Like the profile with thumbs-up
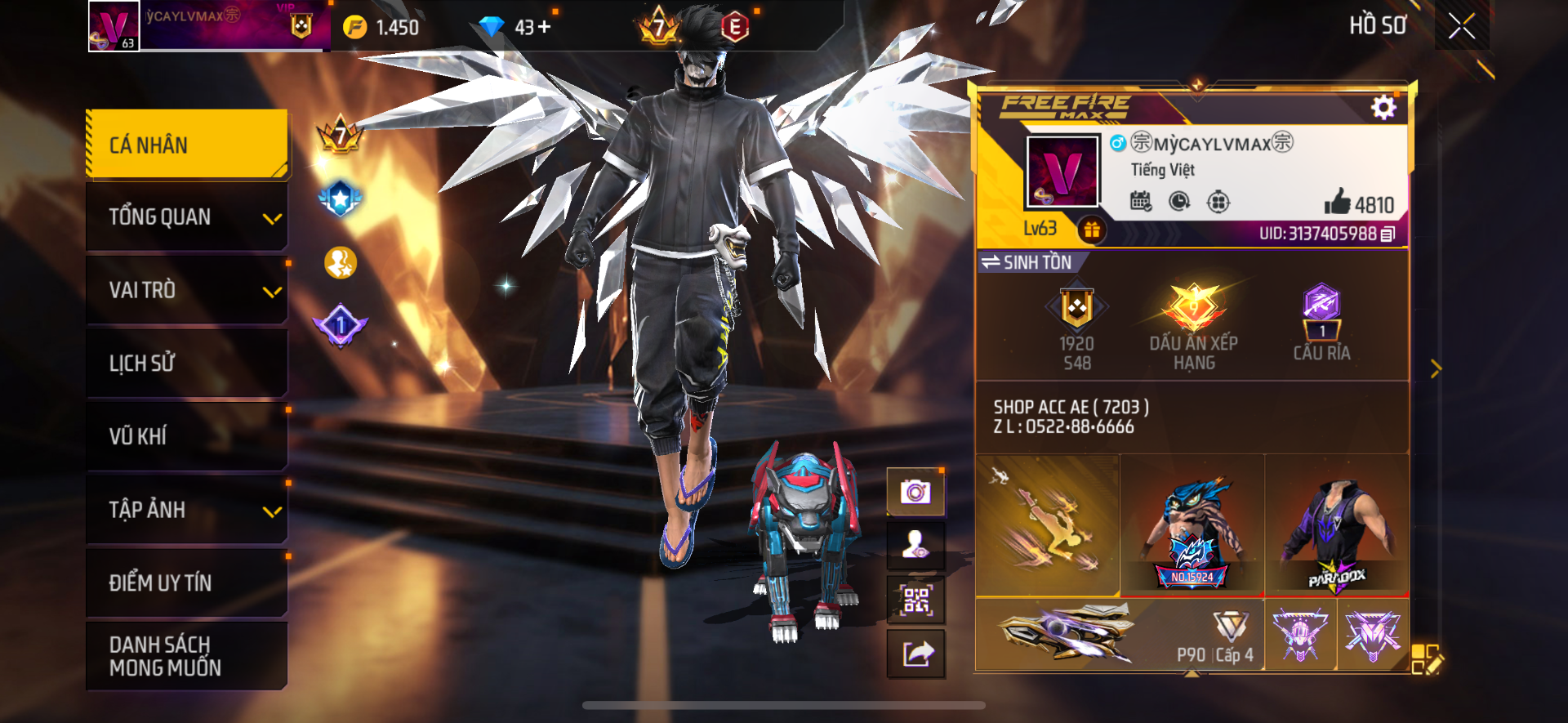This screenshot has height=723, width=1568. coord(1338,202)
